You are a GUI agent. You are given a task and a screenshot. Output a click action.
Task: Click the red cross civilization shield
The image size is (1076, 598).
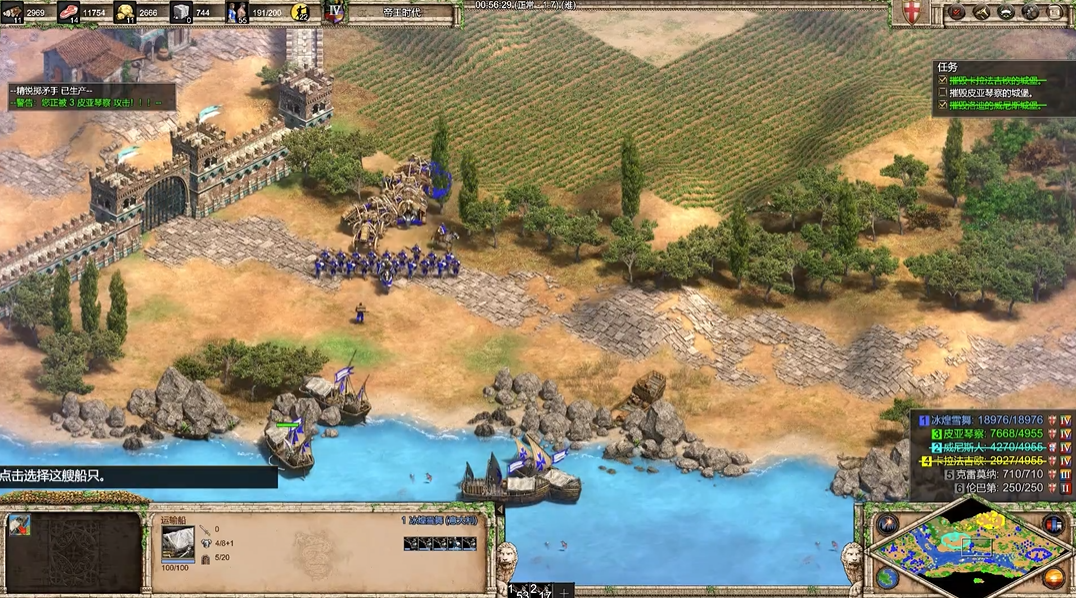(x=911, y=13)
